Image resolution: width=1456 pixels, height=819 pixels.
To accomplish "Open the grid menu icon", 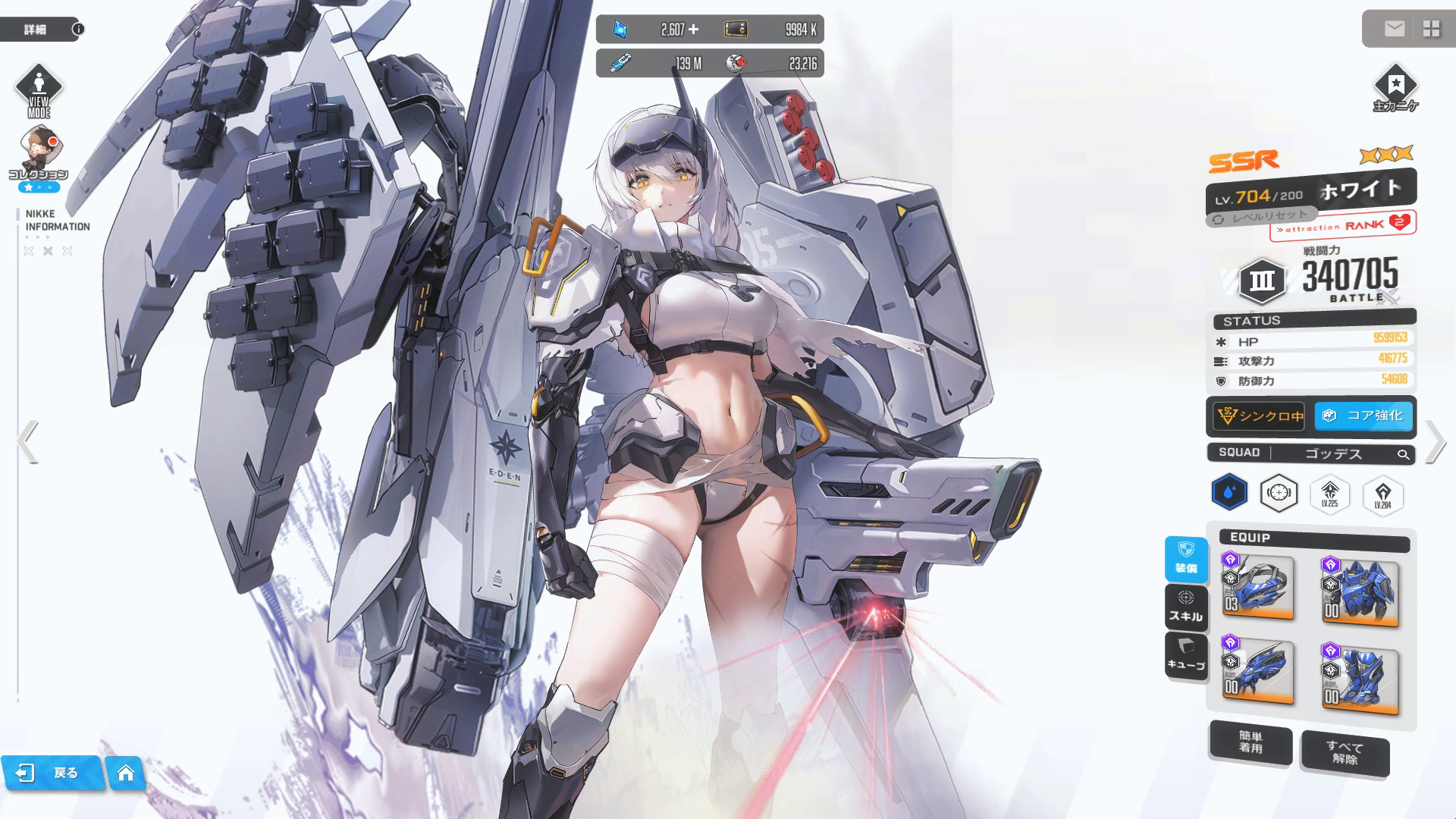I will [x=1431, y=29].
